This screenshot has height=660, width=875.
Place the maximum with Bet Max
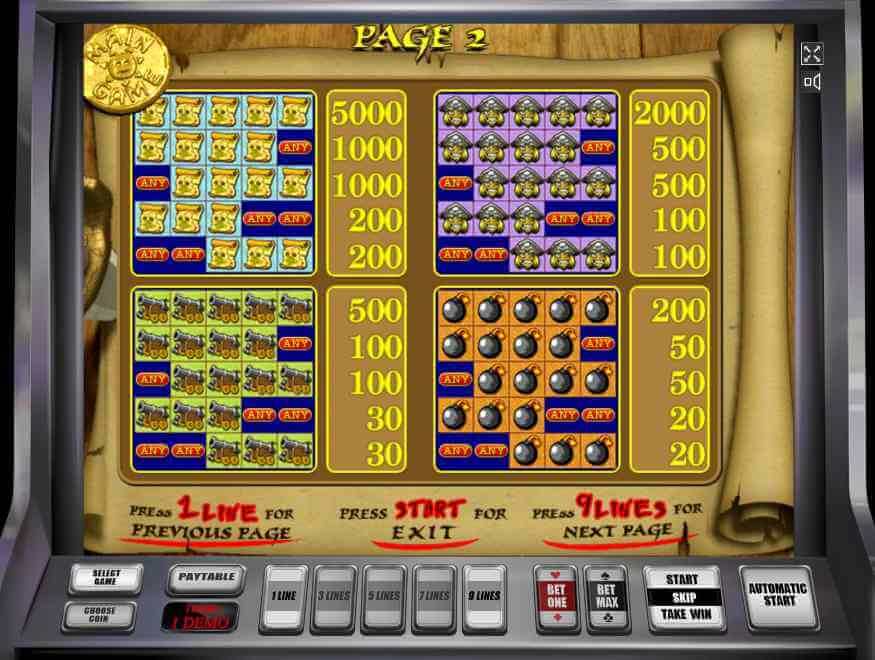[x=606, y=597]
